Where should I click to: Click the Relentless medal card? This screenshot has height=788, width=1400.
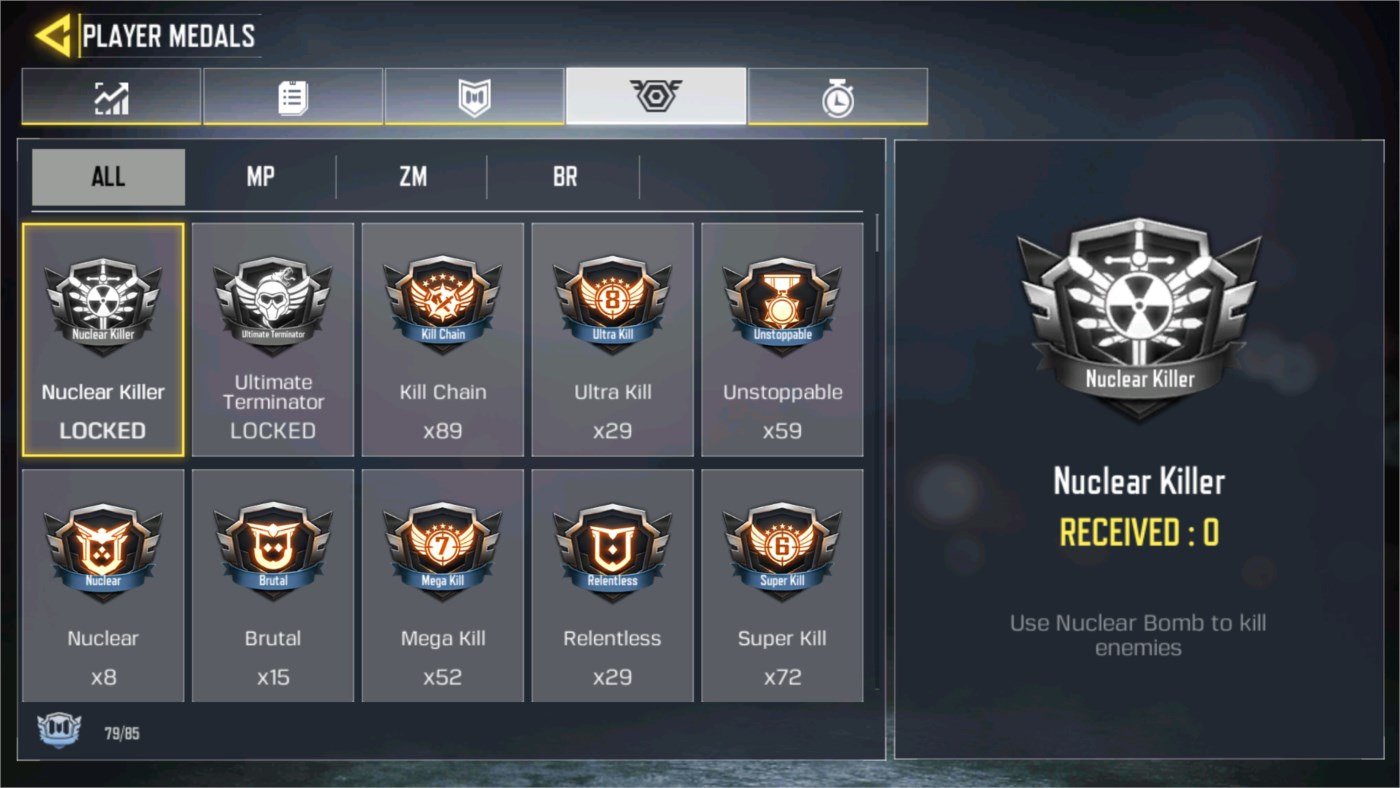click(613, 585)
